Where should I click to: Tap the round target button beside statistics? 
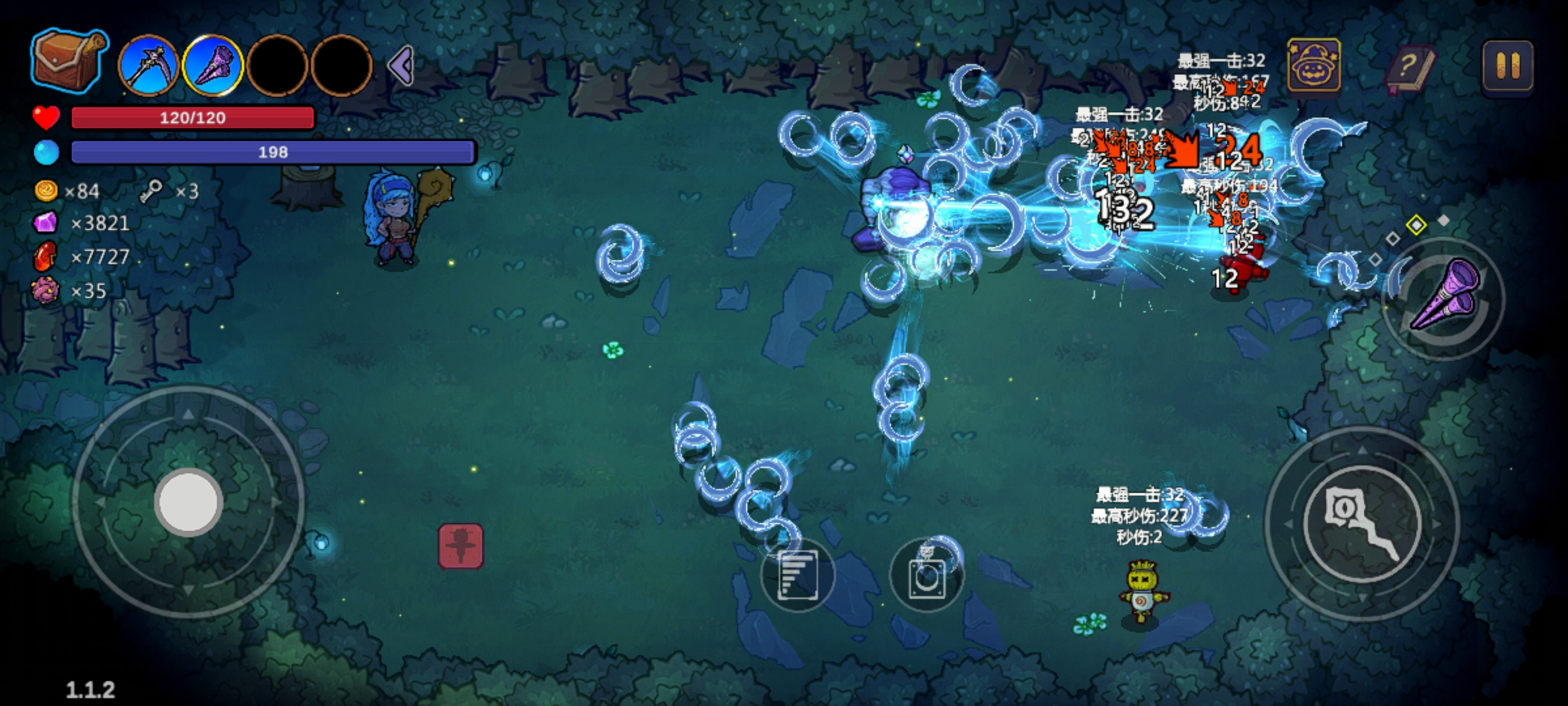(926, 575)
